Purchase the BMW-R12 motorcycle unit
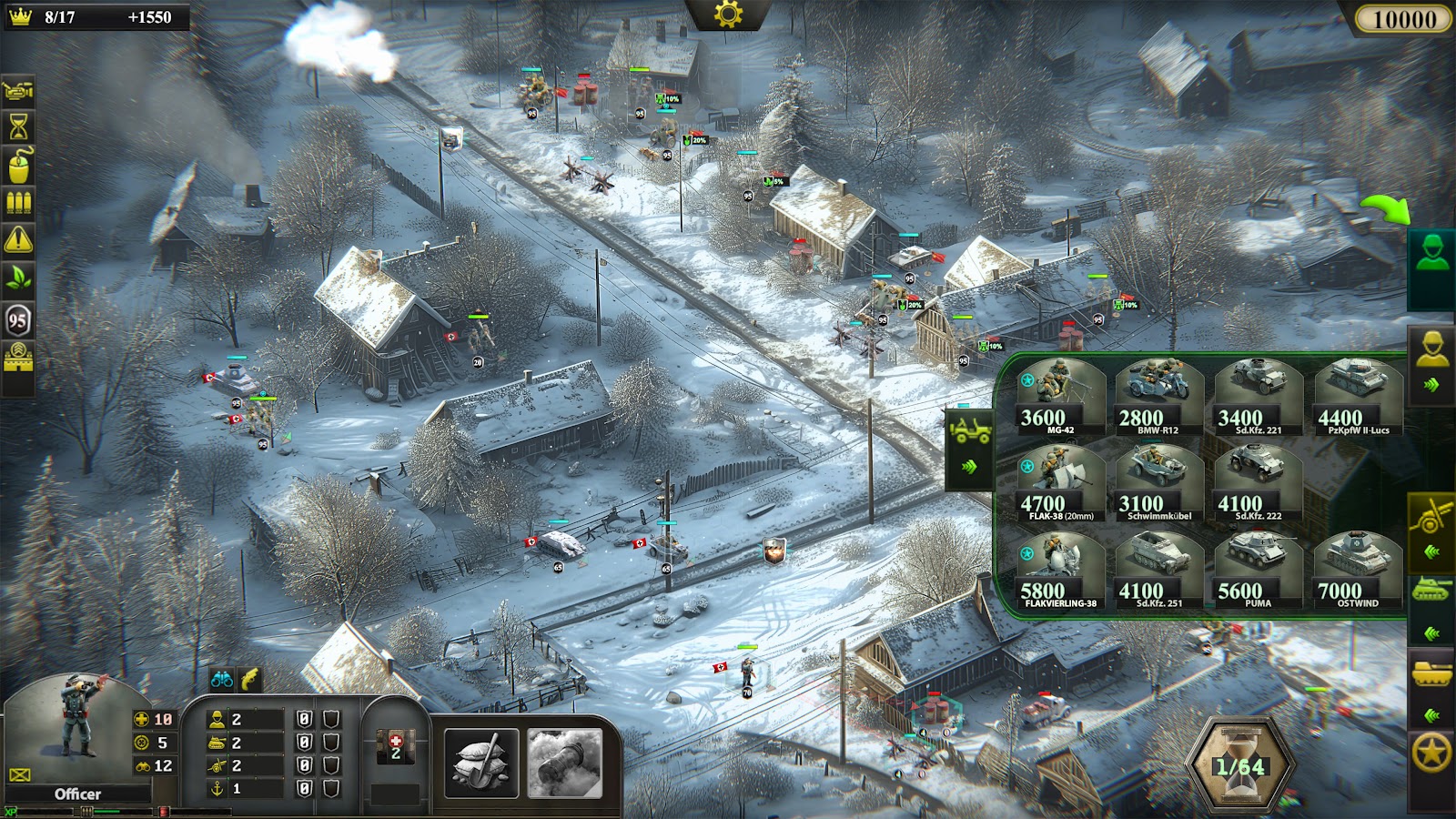 click(1159, 398)
